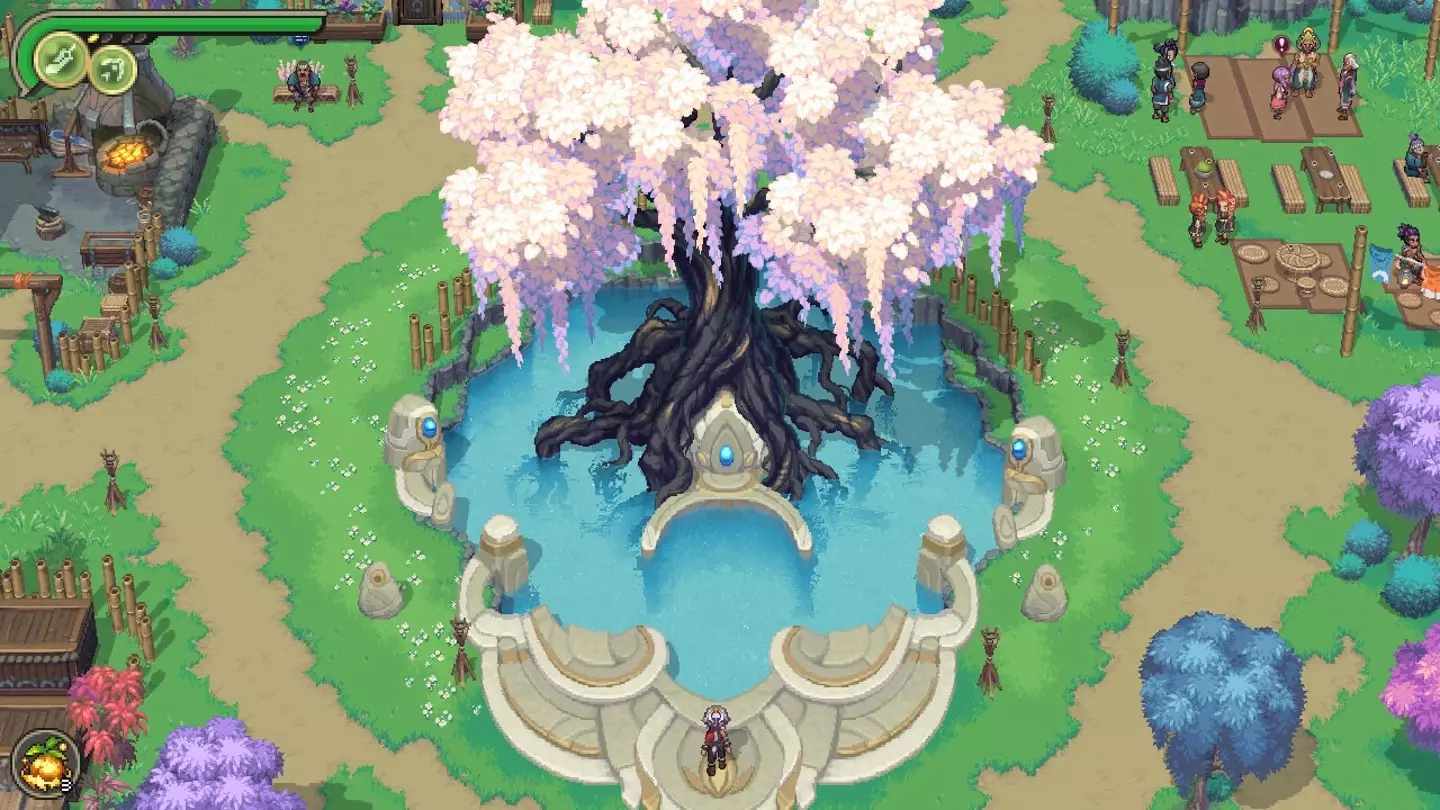Click the cauldron of glowing embers

(126, 152)
